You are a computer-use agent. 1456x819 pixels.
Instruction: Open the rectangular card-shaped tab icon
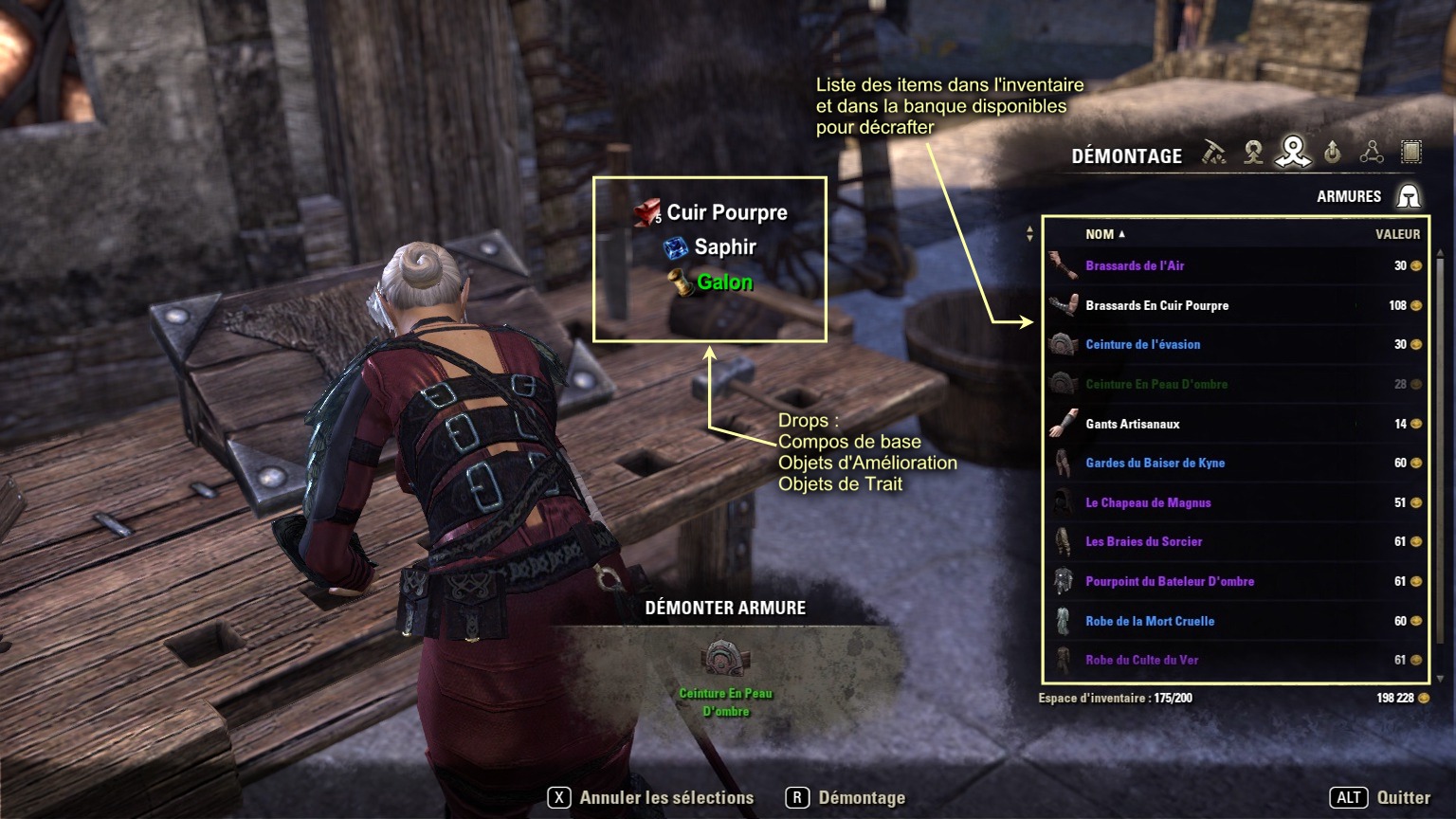tap(1411, 152)
